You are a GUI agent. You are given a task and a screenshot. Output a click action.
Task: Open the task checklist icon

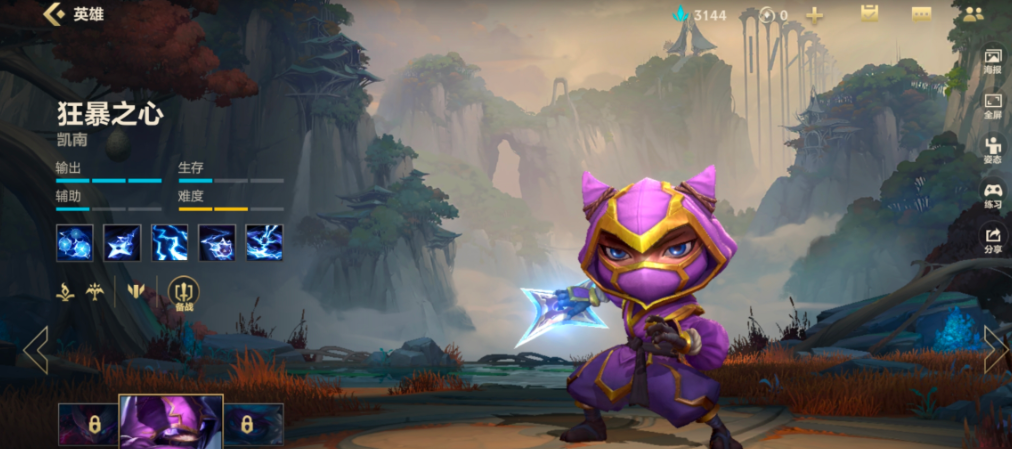pos(869,14)
